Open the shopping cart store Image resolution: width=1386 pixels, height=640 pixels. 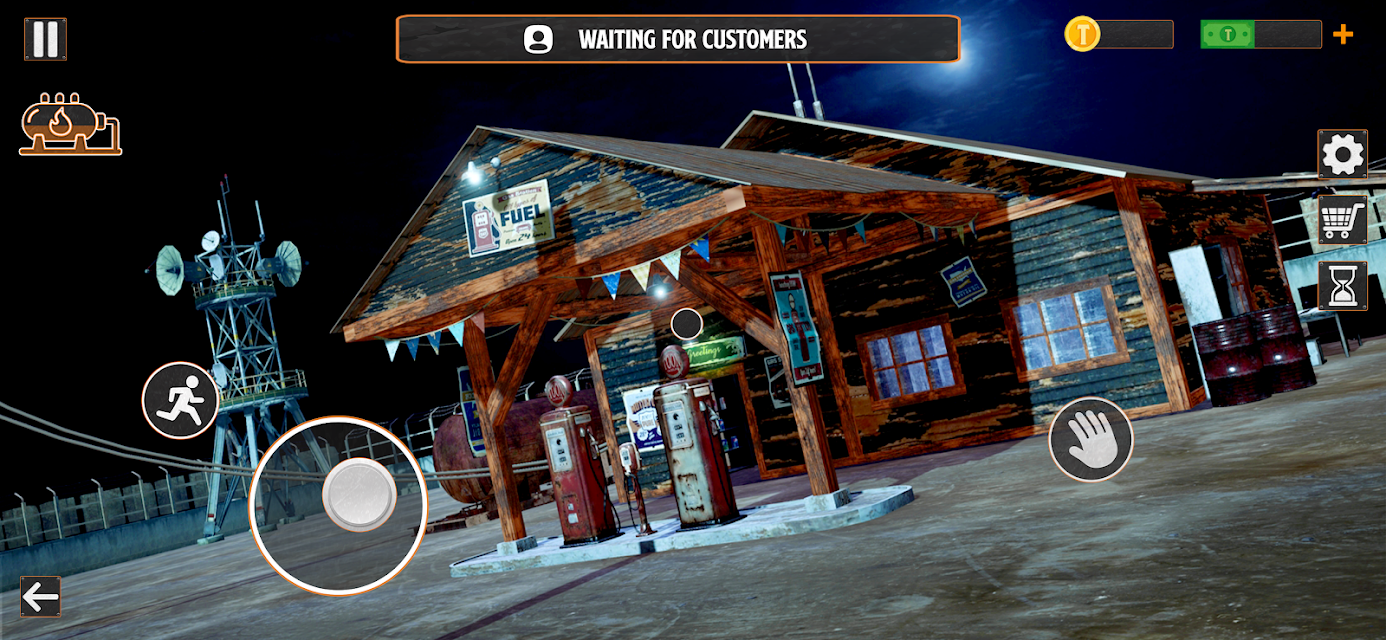click(x=1342, y=220)
